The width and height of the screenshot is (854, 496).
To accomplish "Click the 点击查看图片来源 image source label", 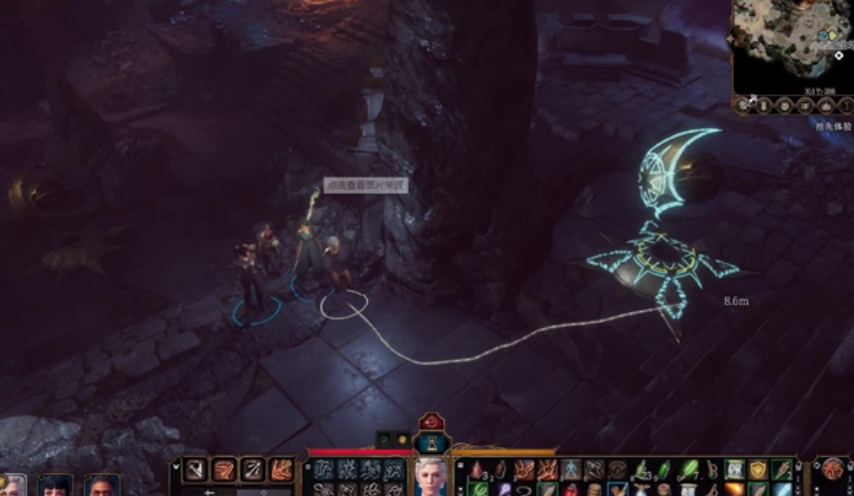I will [x=365, y=186].
